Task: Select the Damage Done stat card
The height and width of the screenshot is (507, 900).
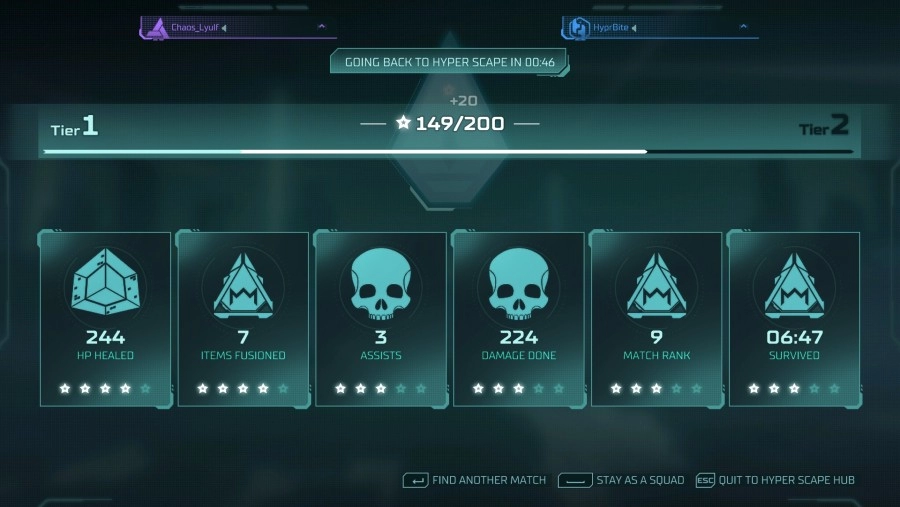Action: tap(519, 318)
